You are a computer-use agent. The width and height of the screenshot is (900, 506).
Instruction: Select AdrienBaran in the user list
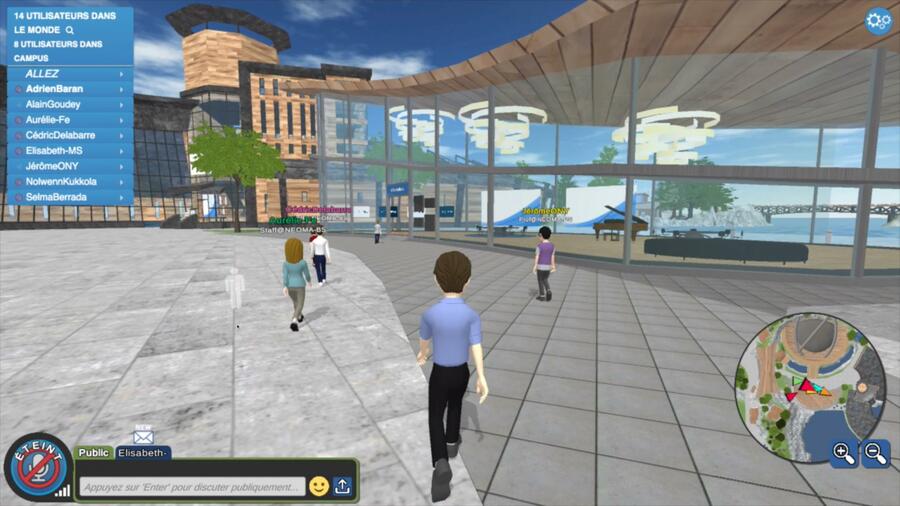click(x=69, y=89)
